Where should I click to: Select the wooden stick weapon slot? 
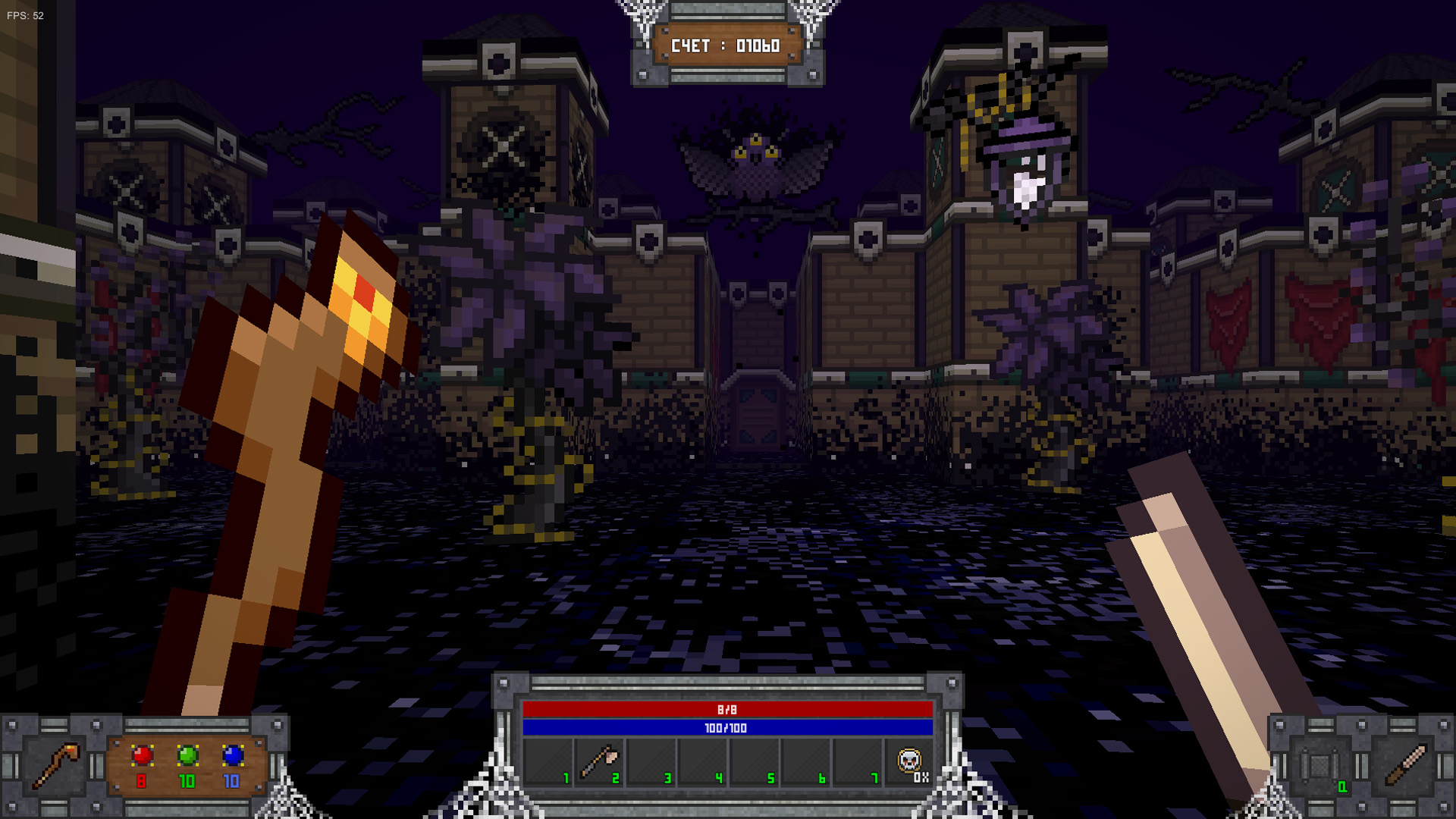pos(1405,765)
